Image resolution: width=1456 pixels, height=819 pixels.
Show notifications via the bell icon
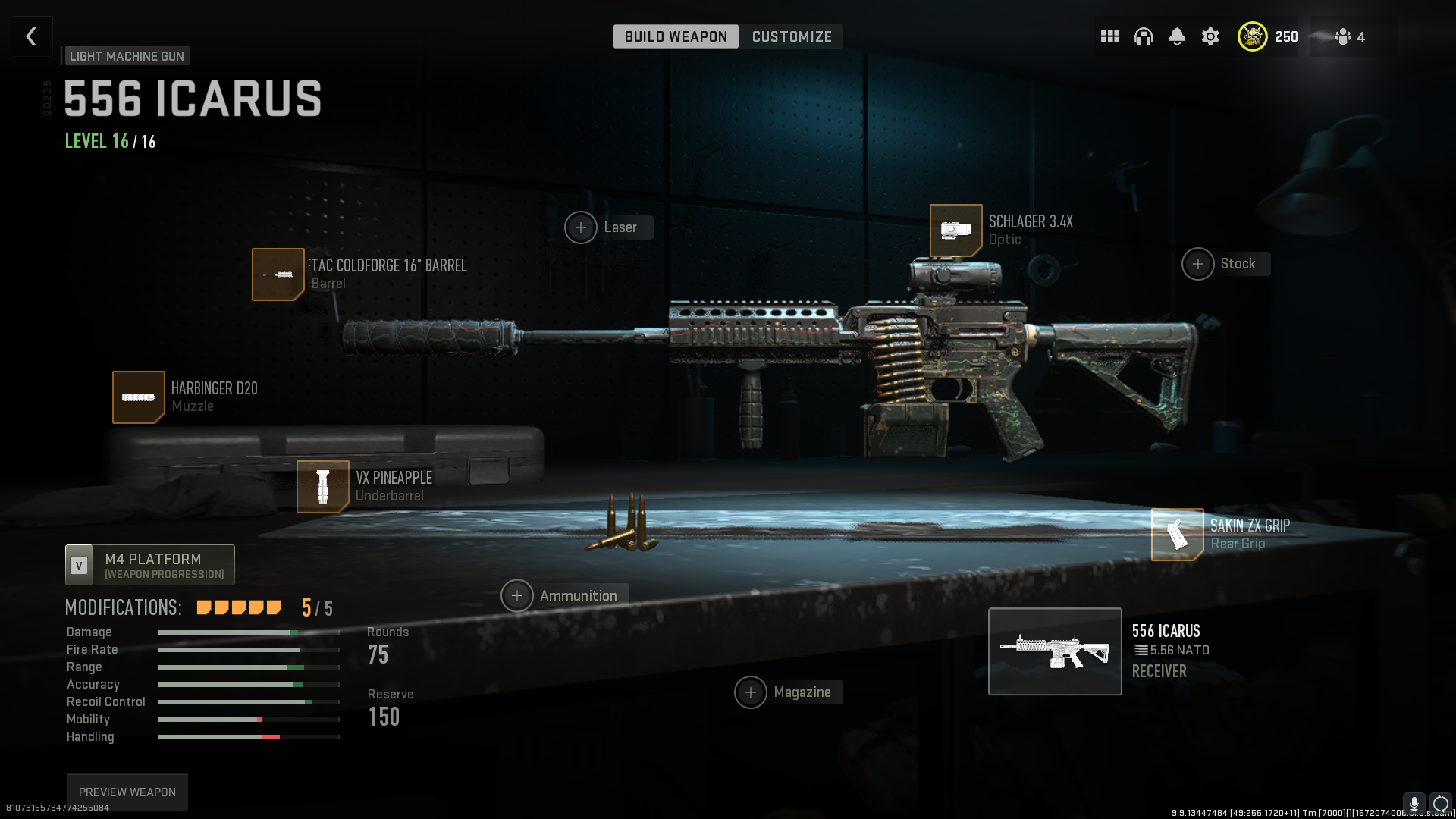pos(1176,36)
